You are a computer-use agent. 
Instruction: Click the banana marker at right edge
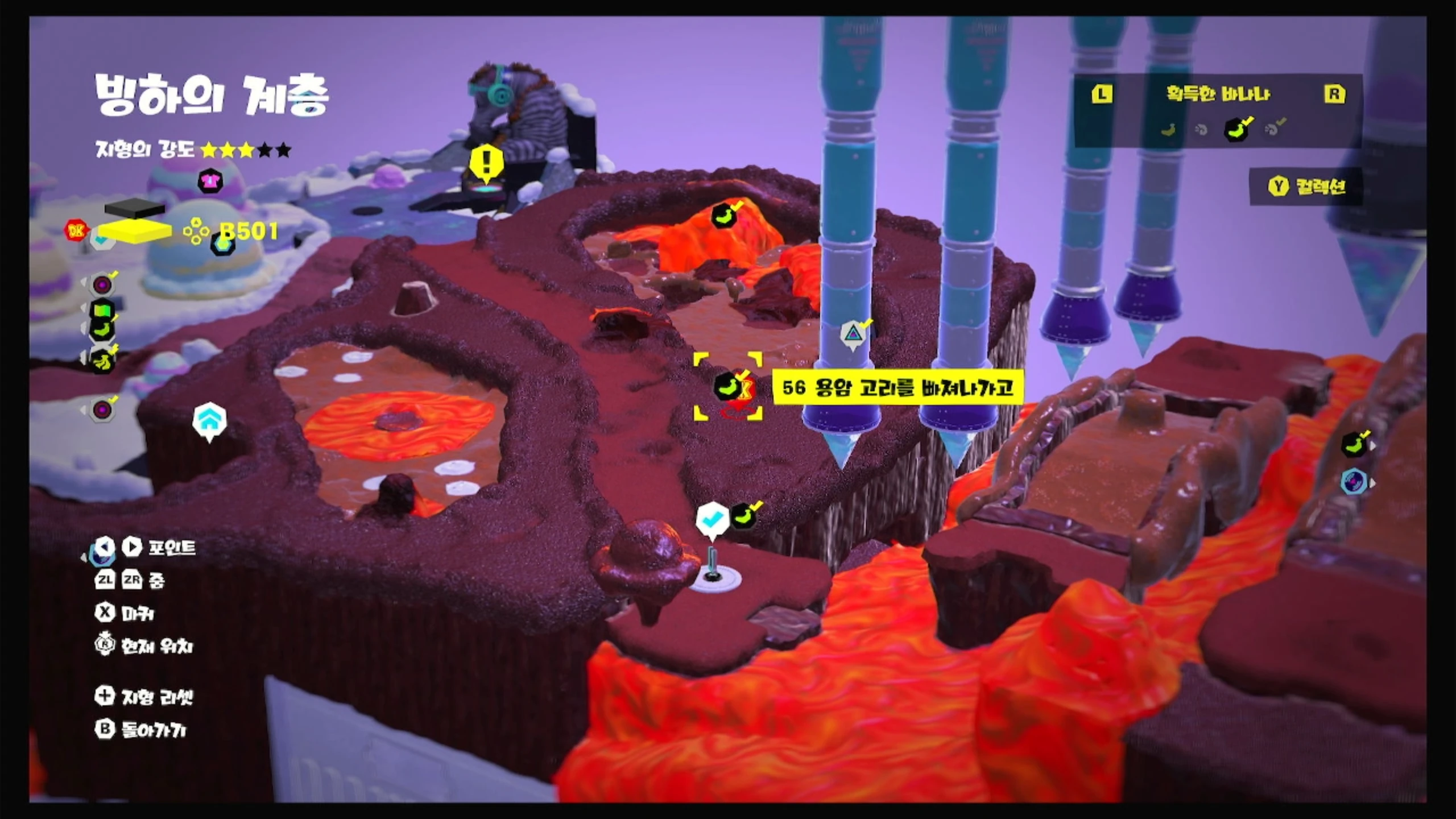(x=1355, y=444)
